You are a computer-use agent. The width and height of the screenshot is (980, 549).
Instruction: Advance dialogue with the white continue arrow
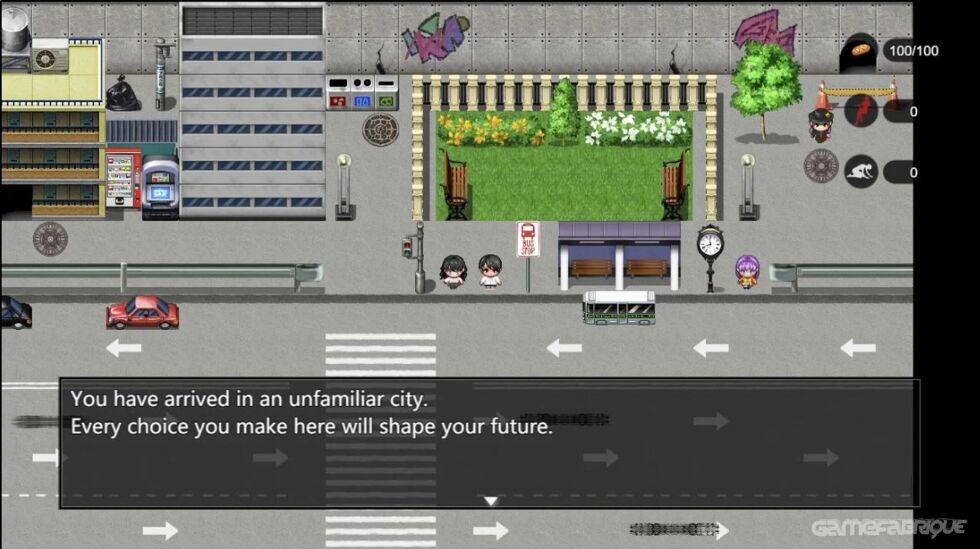[x=490, y=501]
